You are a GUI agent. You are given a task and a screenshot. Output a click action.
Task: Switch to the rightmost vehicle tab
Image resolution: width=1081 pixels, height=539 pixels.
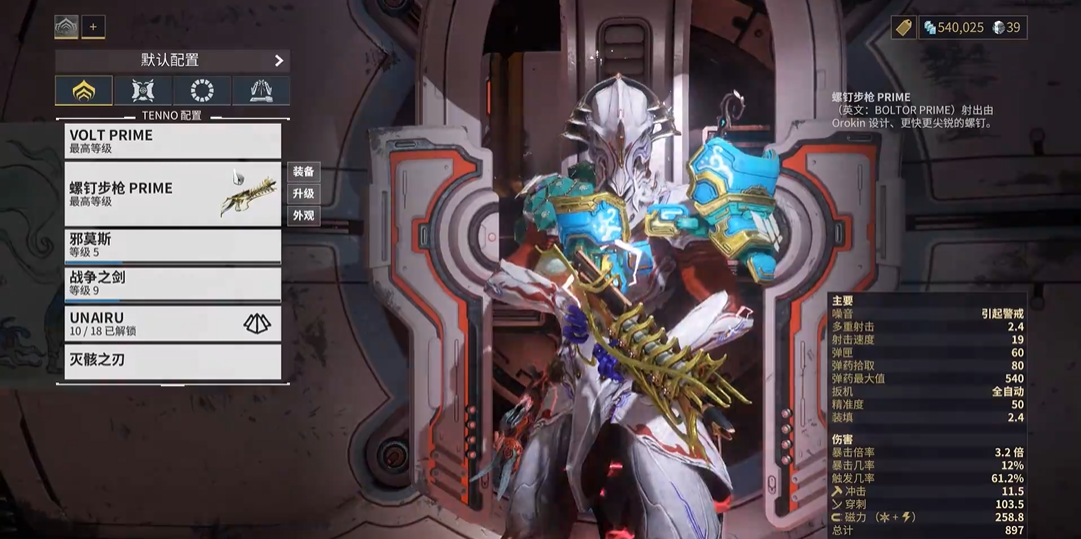click(x=261, y=91)
